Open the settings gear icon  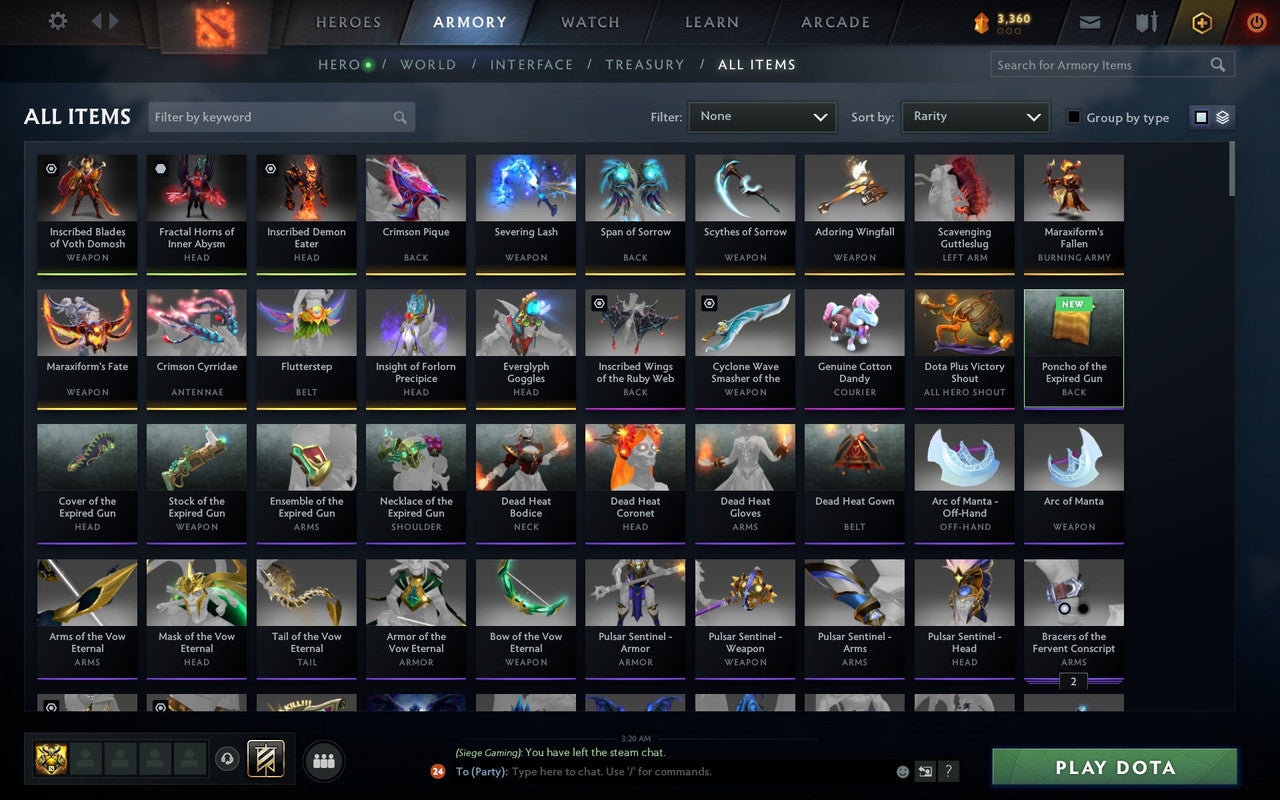click(57, 22)
